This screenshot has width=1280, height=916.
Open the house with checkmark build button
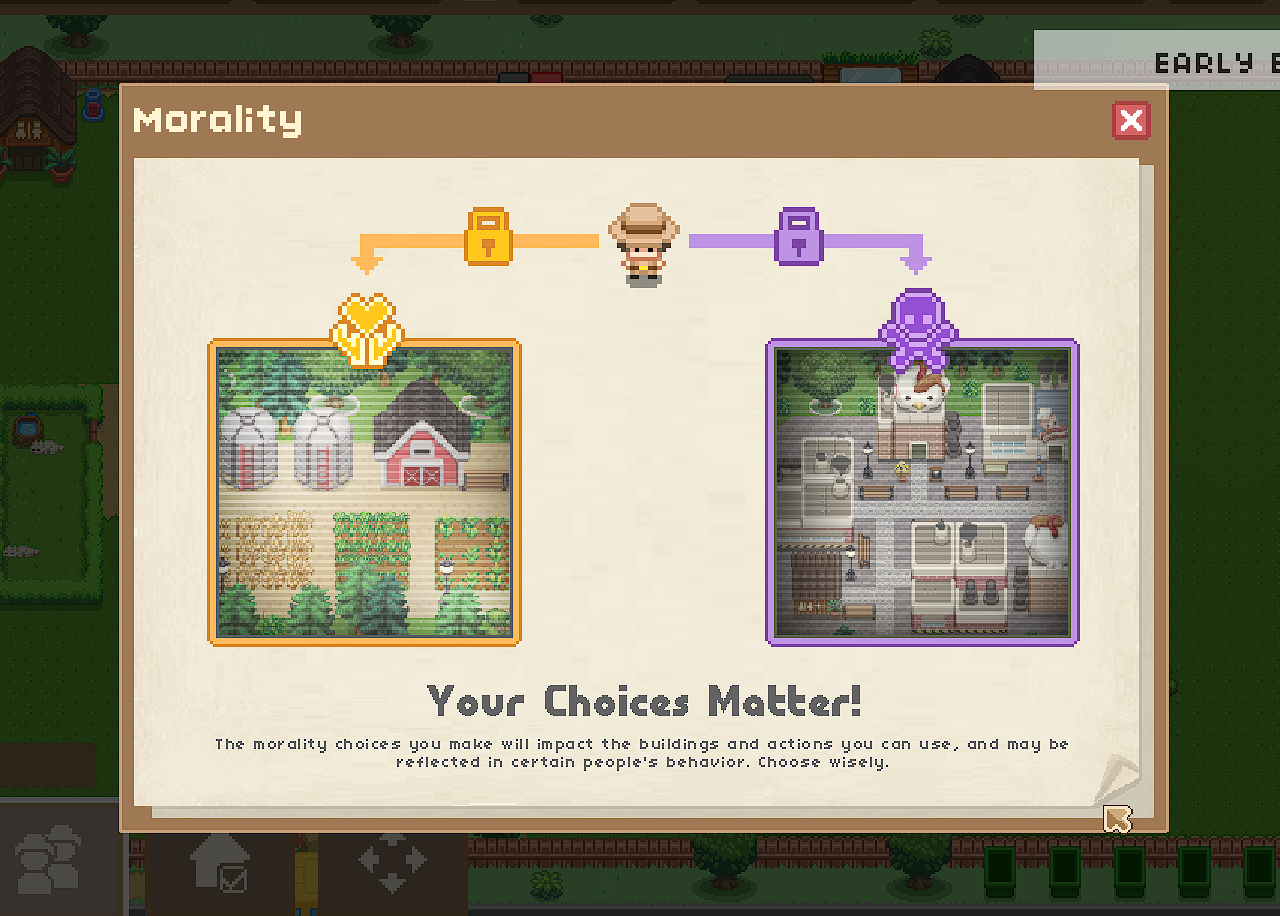(x=221, y=860)
